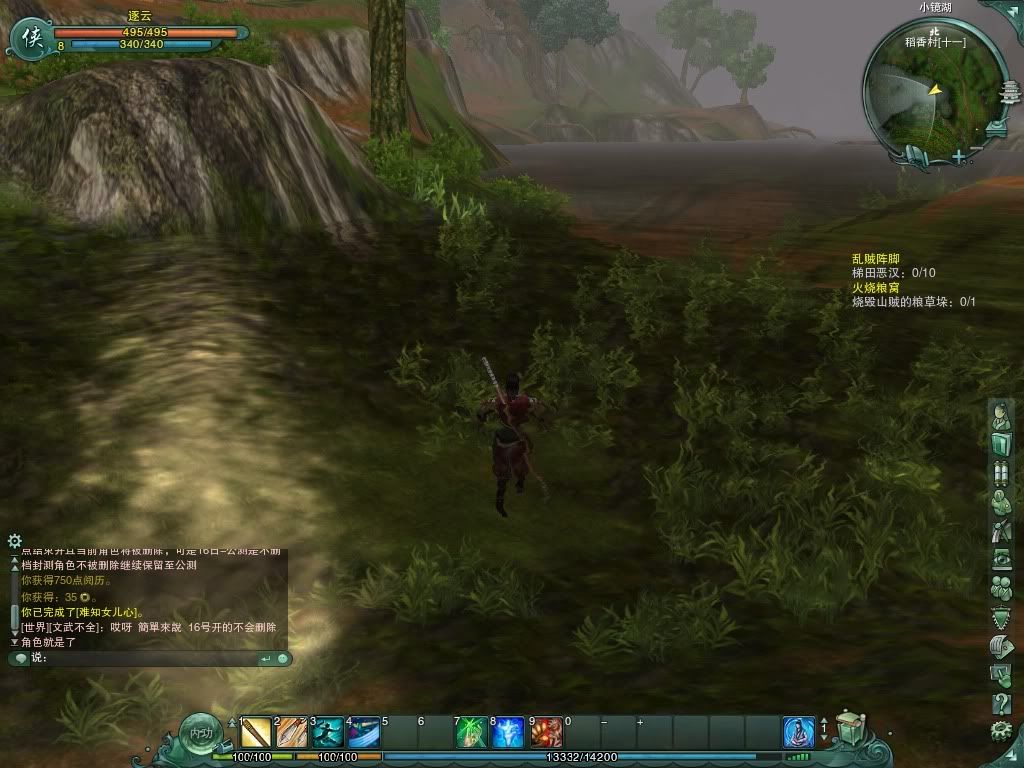Click the 侠 character portrait emblem
The width and height of the screenshot is (1024, 768).
point(28,38)
